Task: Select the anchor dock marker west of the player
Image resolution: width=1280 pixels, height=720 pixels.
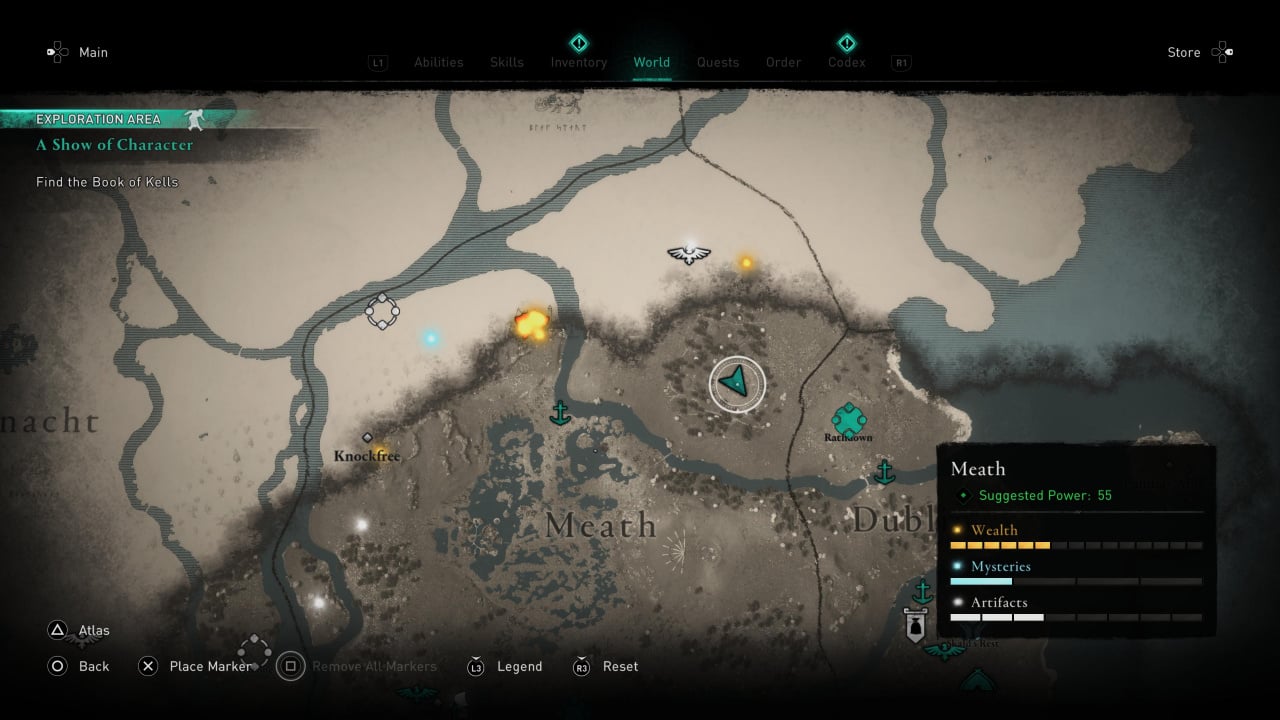Action: 560,412
